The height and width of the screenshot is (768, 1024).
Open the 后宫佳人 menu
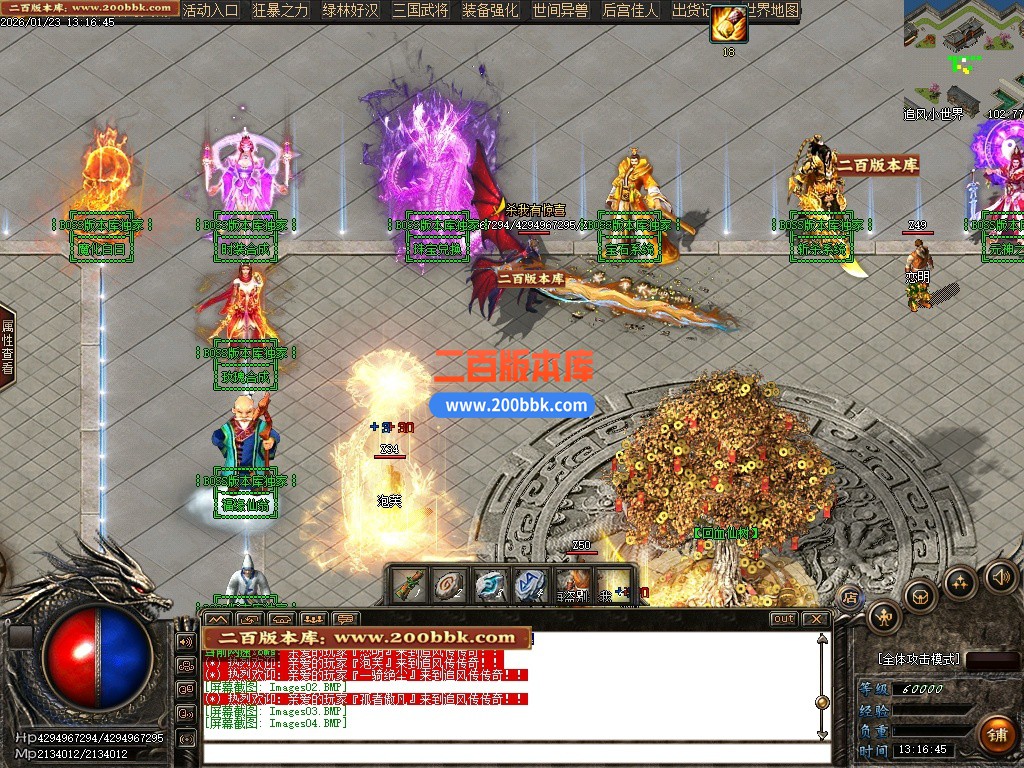click(630, 11)
